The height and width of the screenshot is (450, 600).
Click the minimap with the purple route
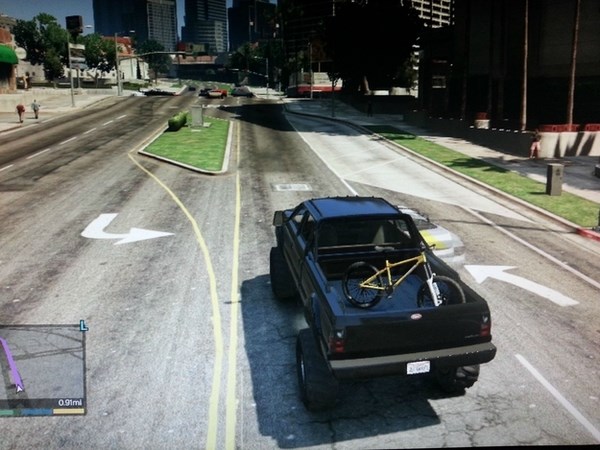tap(42, 363)
